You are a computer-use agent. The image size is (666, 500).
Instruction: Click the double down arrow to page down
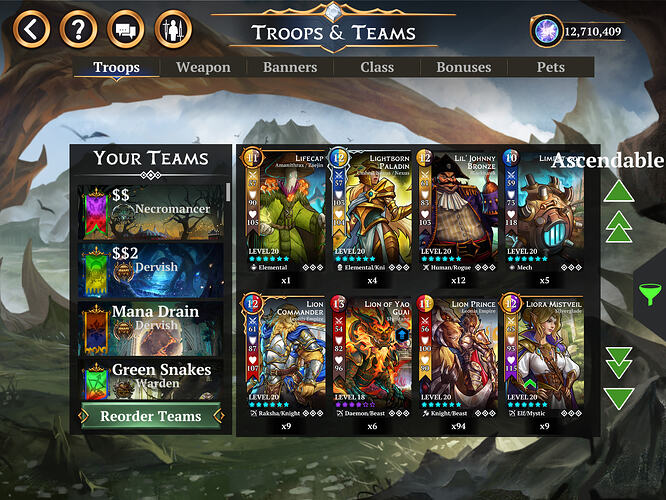(x=620, y=360)
